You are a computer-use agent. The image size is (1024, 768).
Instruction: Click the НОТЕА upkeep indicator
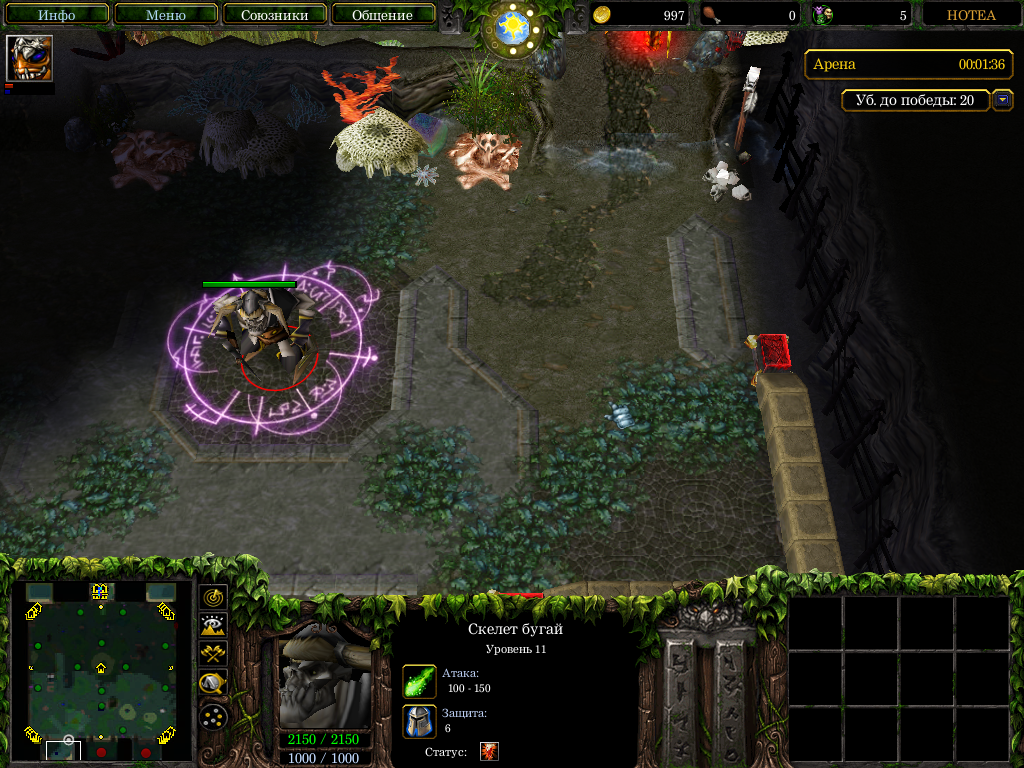point(971,15)
